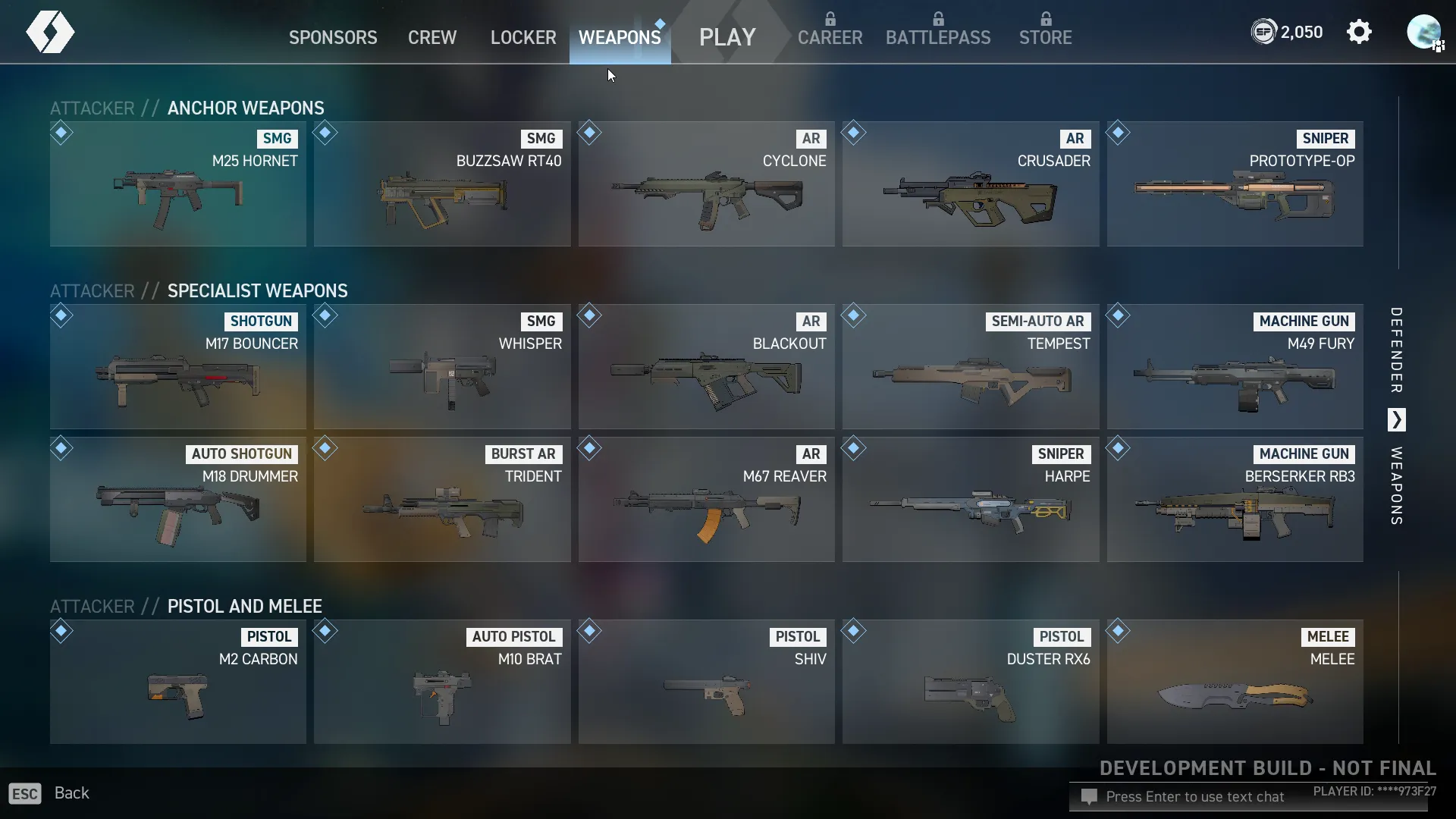
Task: Open the settings gear icon
Action: pos(1359,32)
